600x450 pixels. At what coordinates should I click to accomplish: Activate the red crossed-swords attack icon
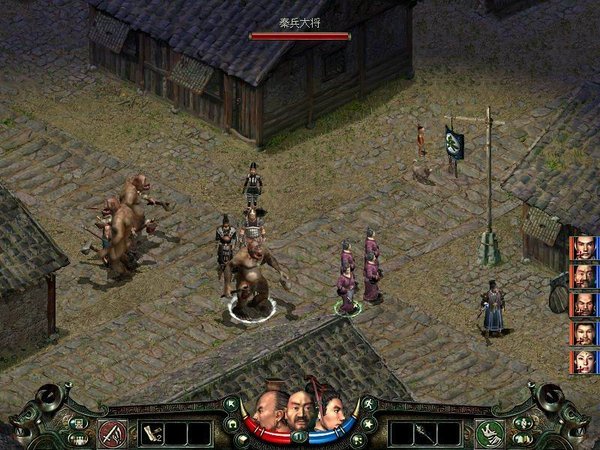[x=112, y=433]
